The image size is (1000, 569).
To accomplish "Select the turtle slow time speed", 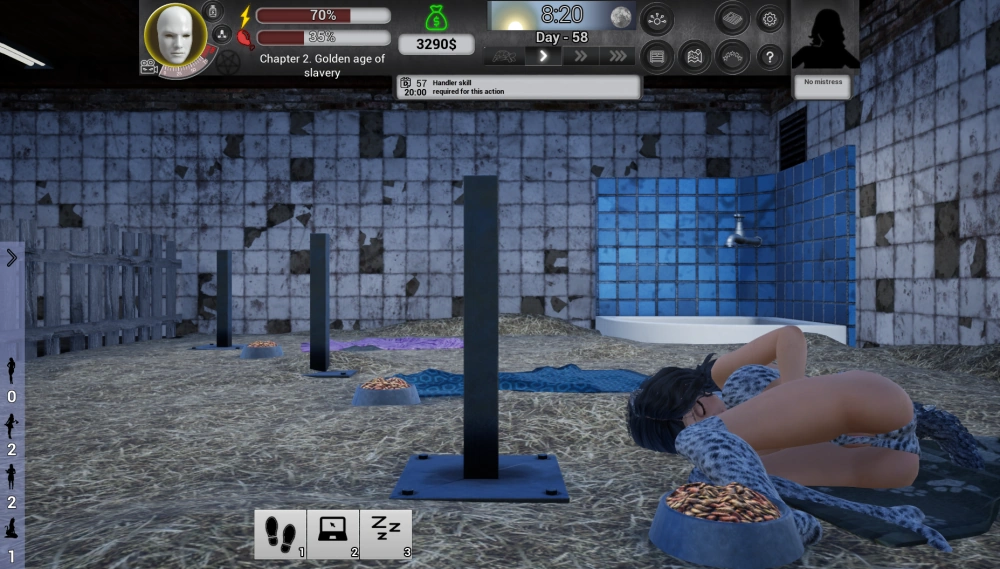I will (505, 56).
